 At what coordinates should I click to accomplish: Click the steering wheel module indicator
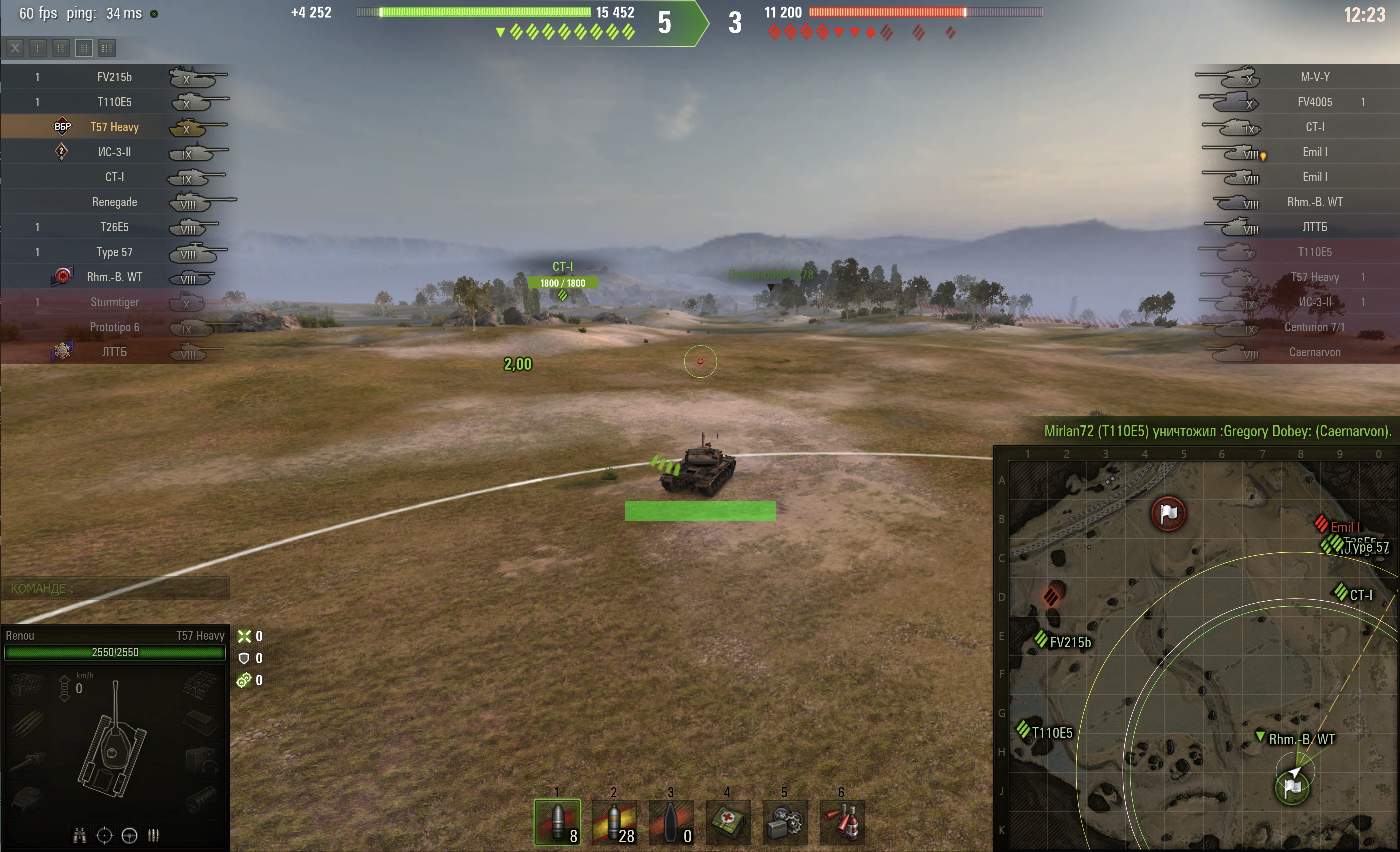(x=130, y=835)
